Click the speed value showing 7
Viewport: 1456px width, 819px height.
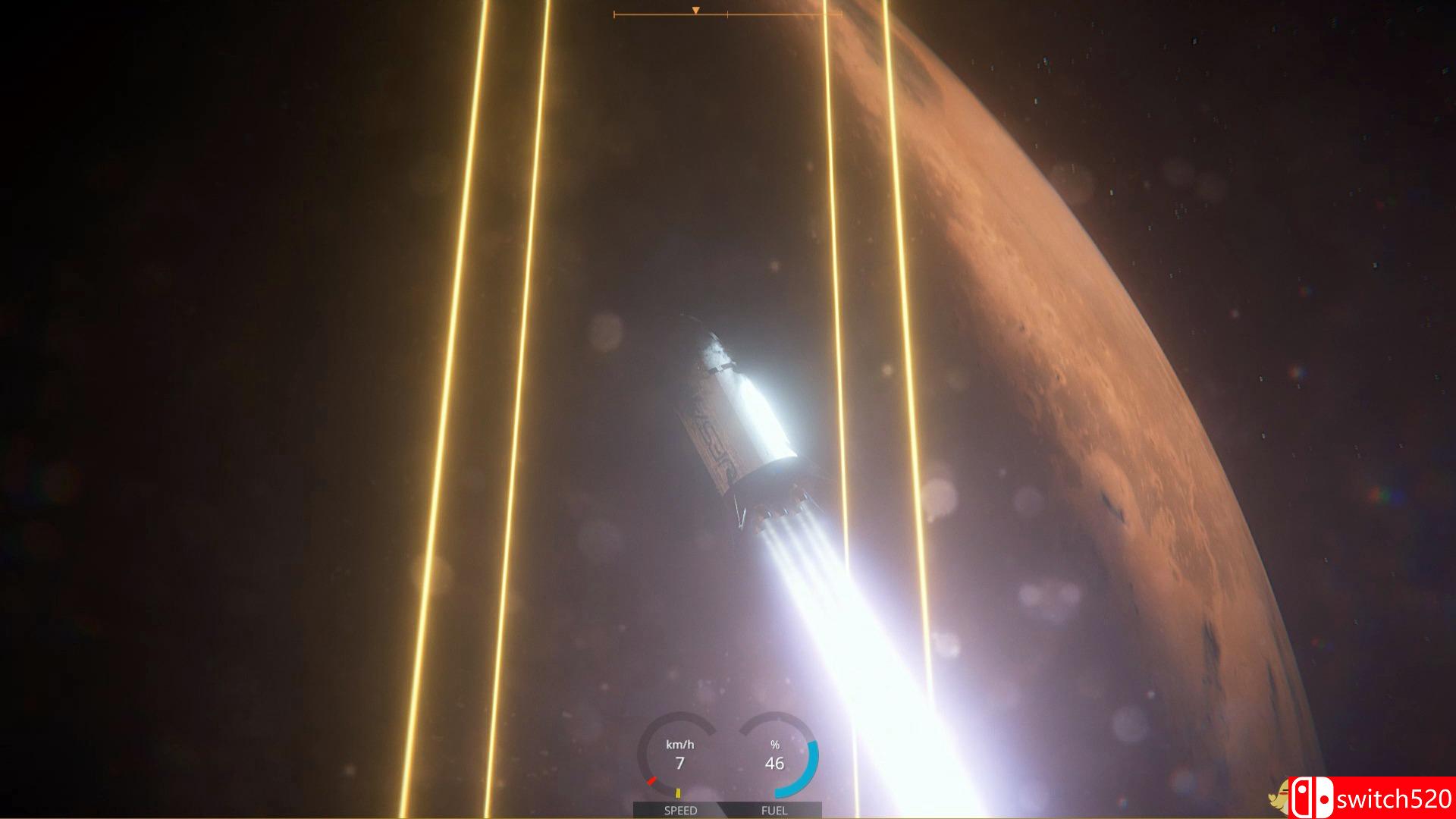pos(680,763)
